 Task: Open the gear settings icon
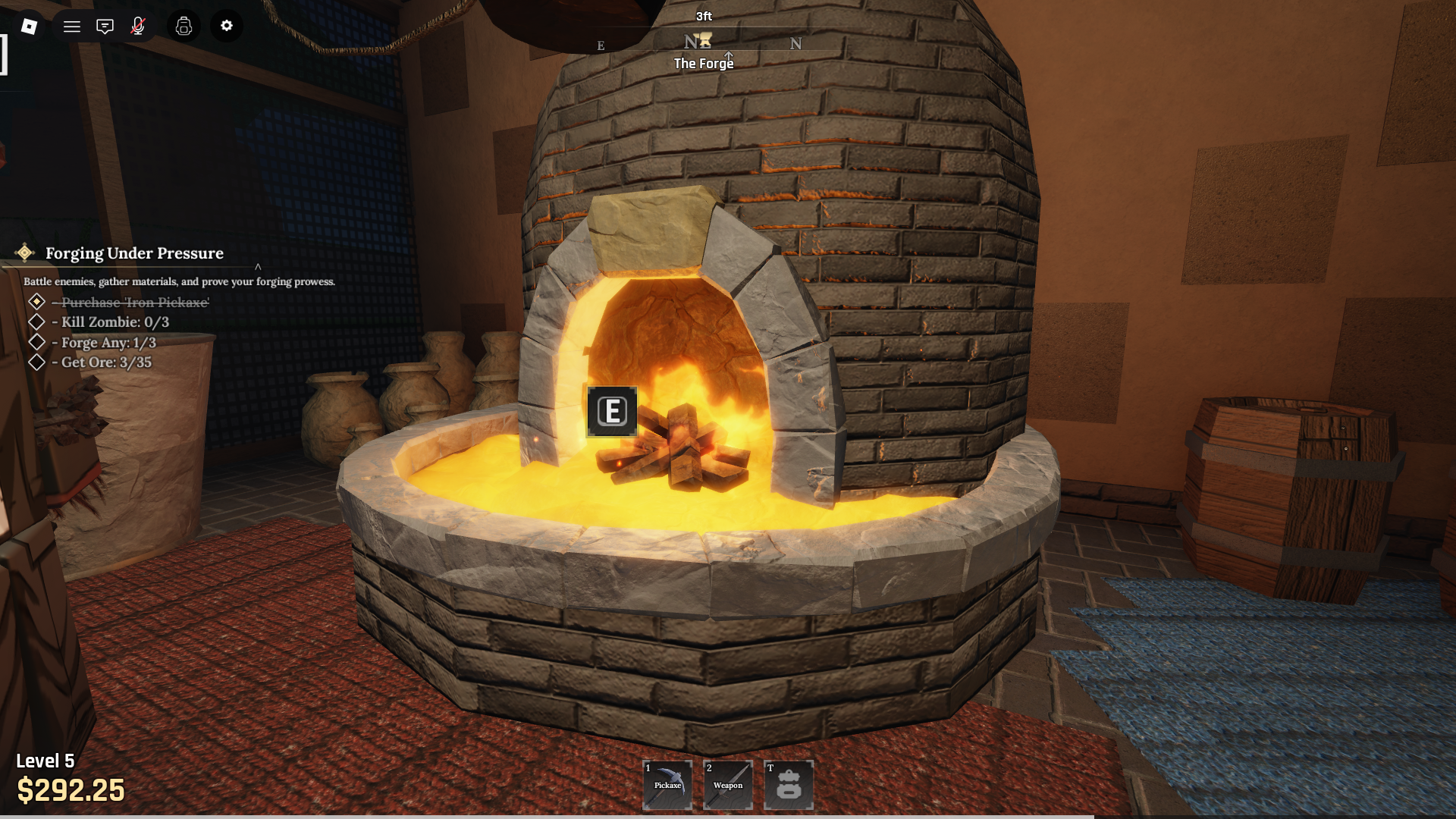[x=227, y=27]
